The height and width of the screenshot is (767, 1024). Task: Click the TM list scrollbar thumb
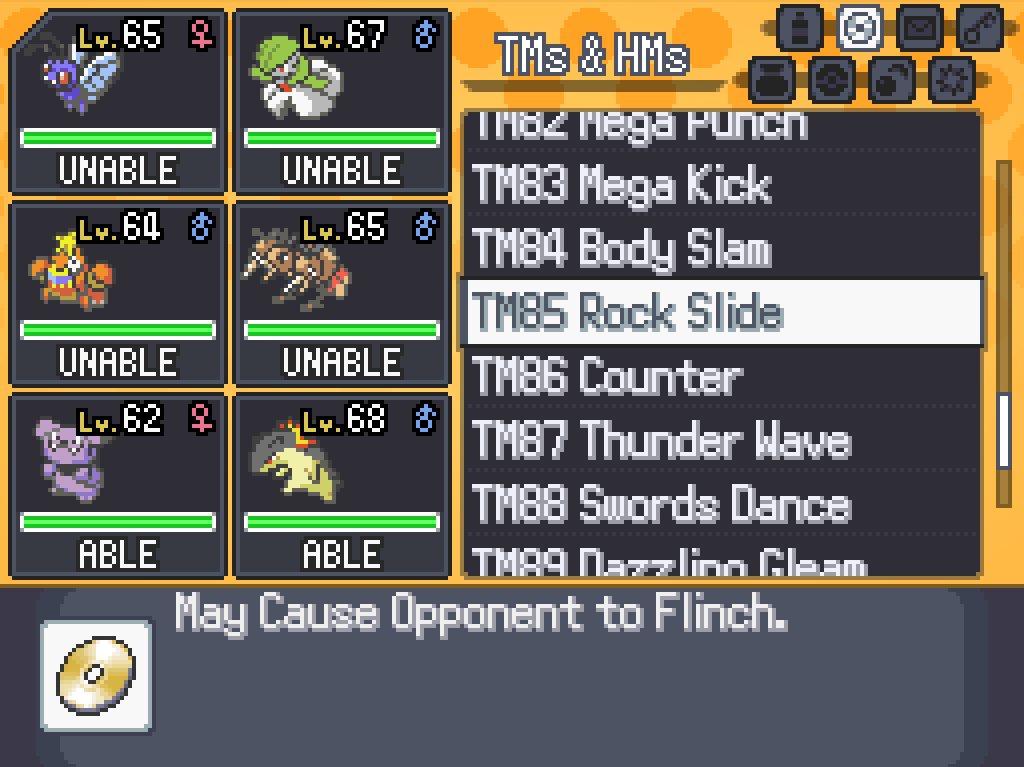[1003, 432]
